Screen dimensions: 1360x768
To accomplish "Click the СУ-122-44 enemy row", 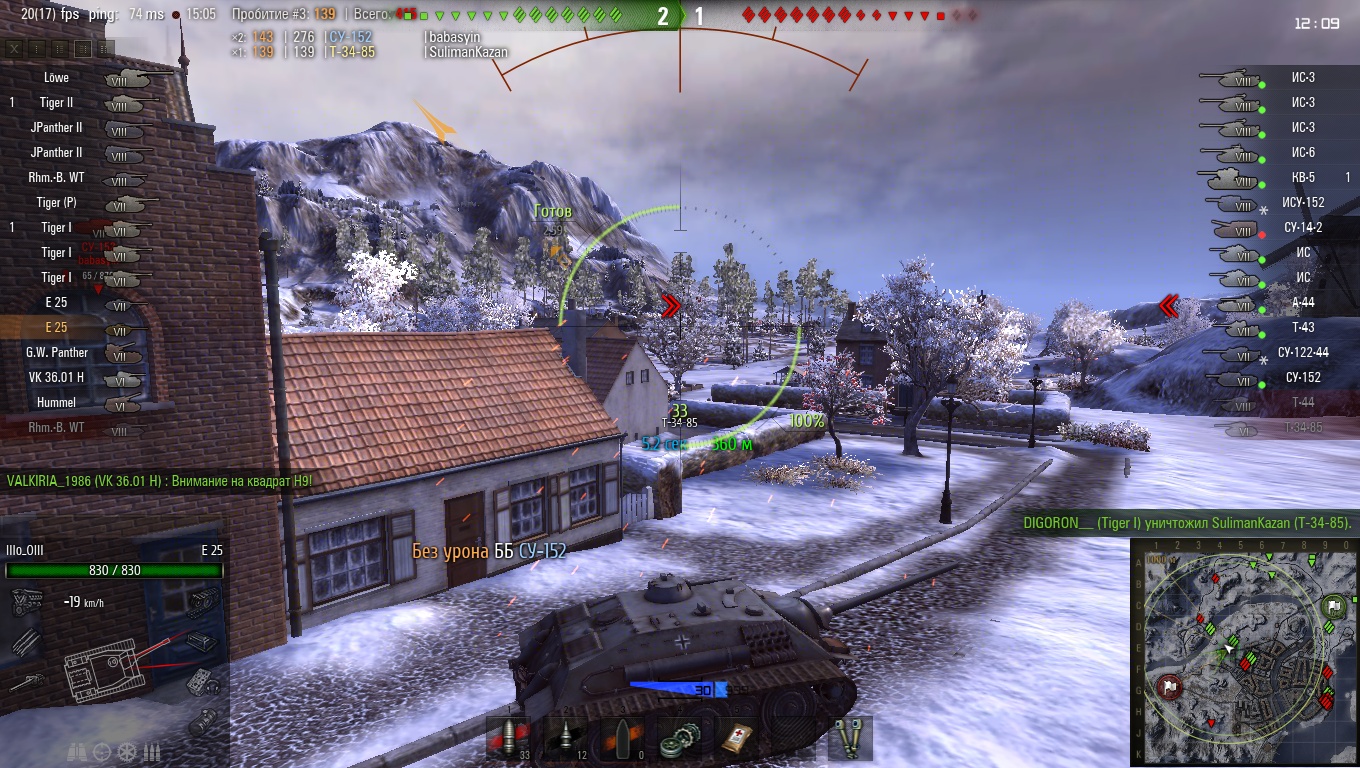I will pos(1302,352).
